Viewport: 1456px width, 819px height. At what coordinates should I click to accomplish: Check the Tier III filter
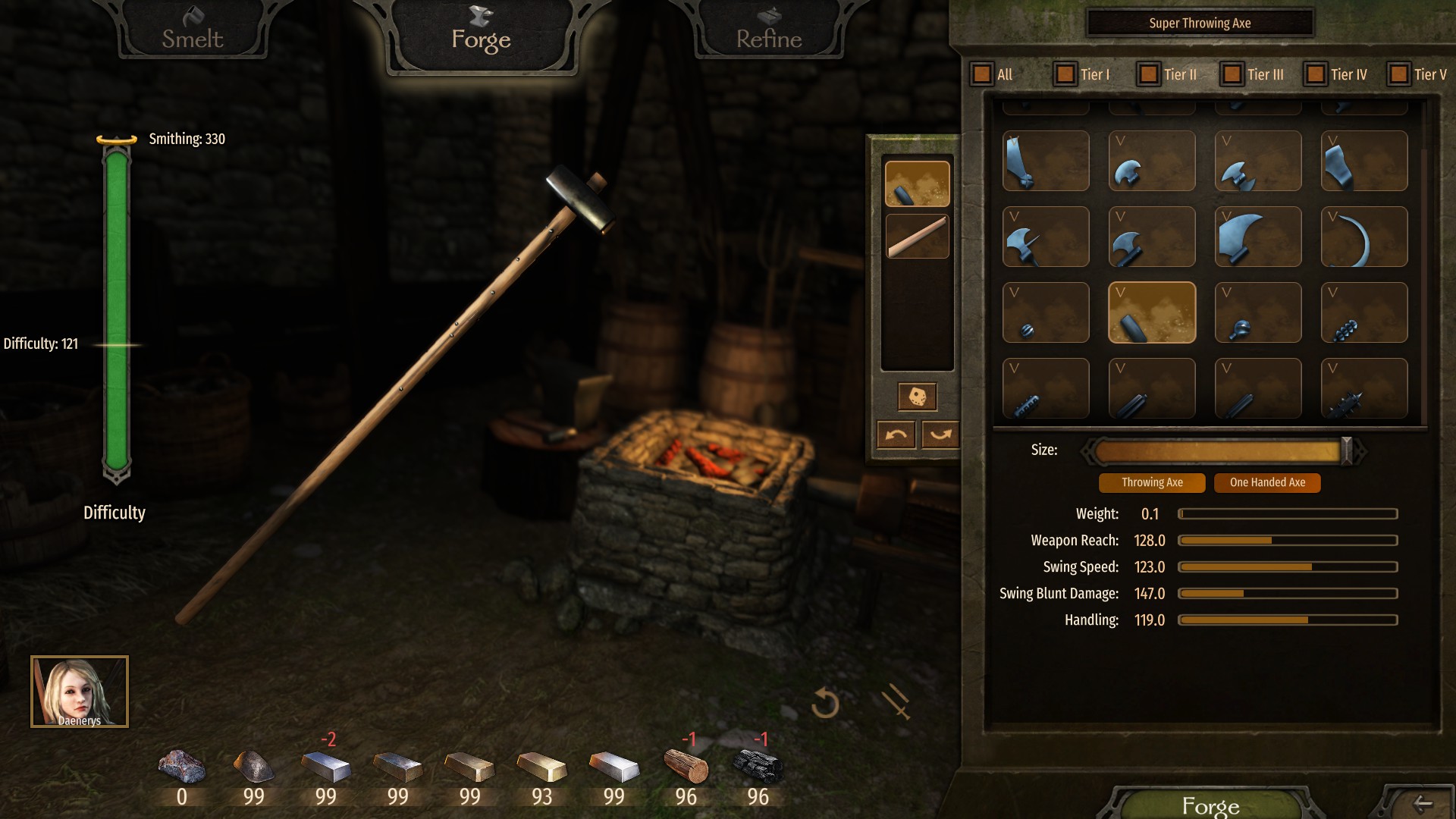click(x=1232, y=74)
